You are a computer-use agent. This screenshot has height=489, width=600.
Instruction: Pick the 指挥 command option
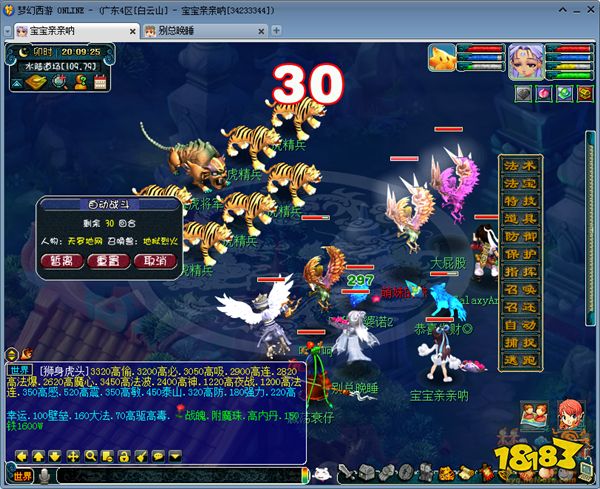point(520,272)
